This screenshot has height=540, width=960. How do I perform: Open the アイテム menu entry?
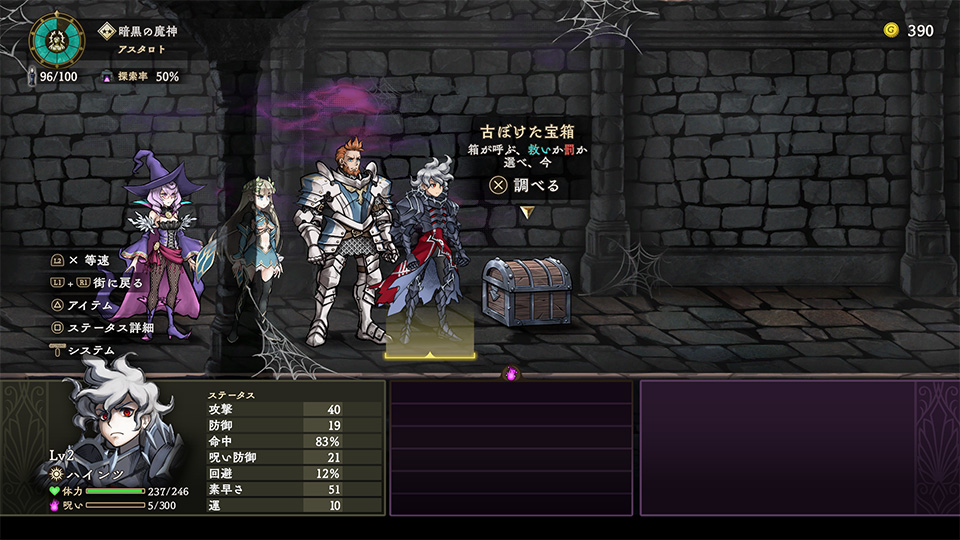(90, 305)
